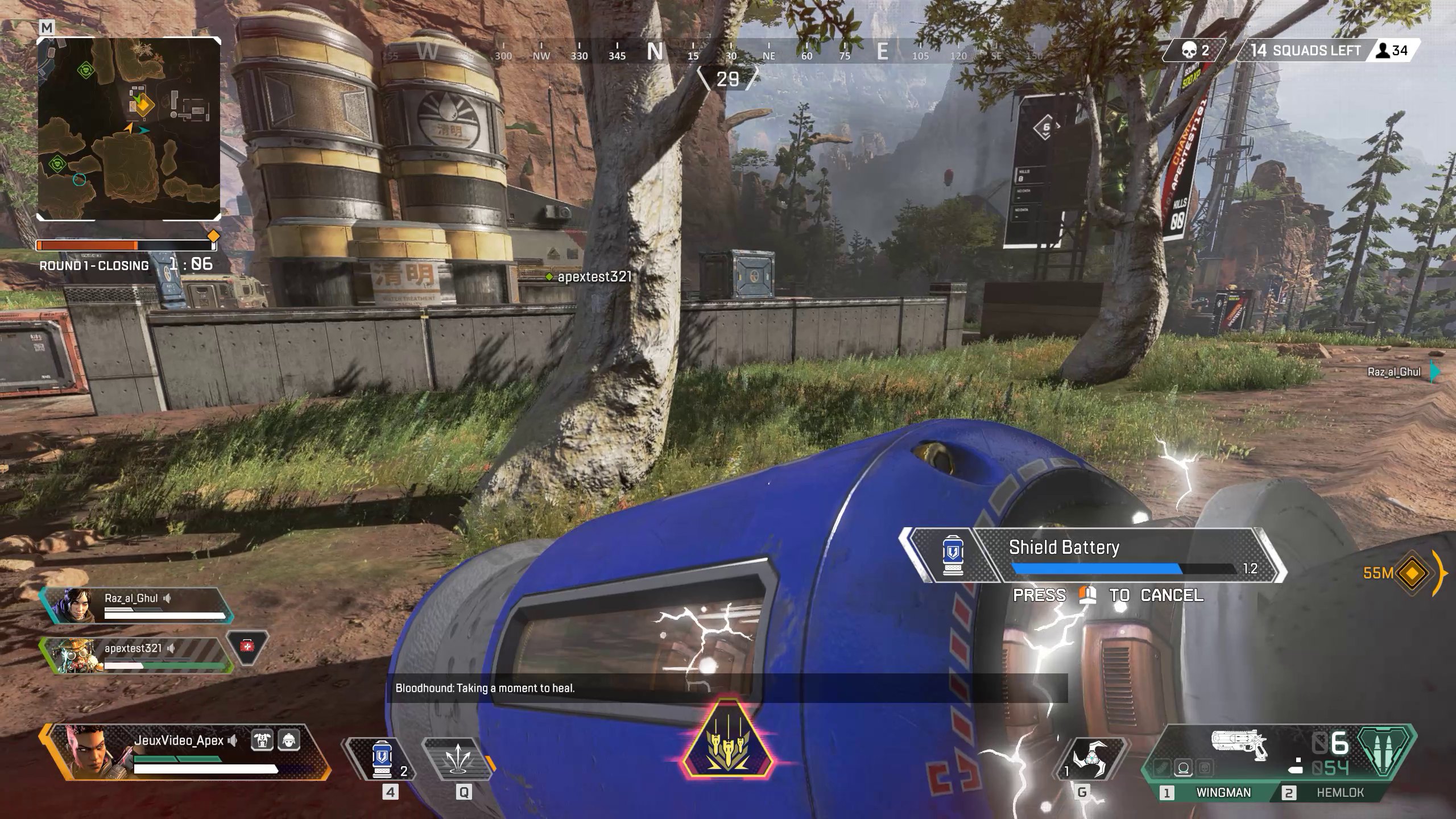Click the skull kill counter icon
The height and width of the screenshot is (819, 1456).
(x=1188, y=50)
